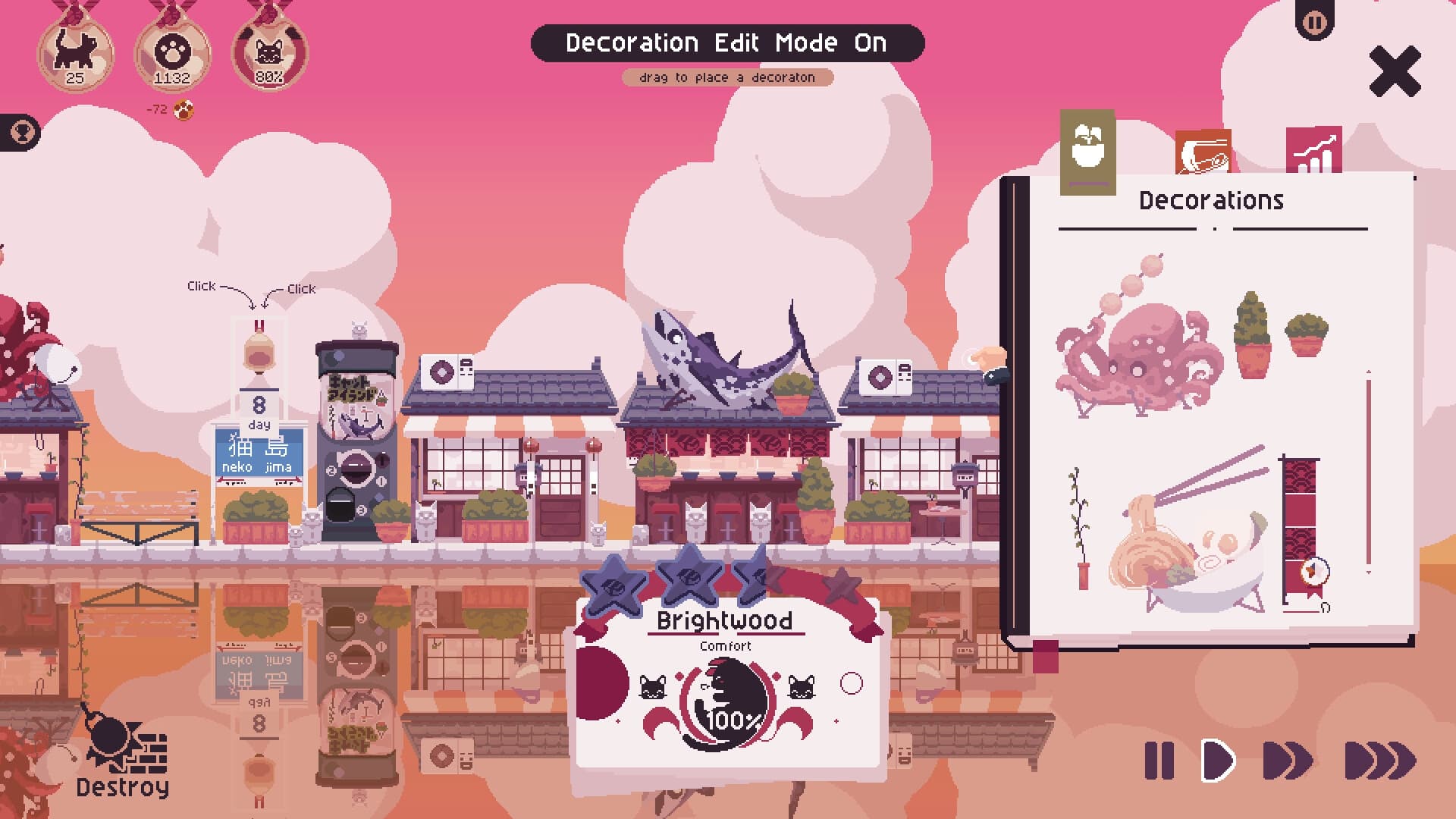Open the achievements trophy panel
Screen dimensions: 1456x819
pyautogui.click(x=23, y=130)
